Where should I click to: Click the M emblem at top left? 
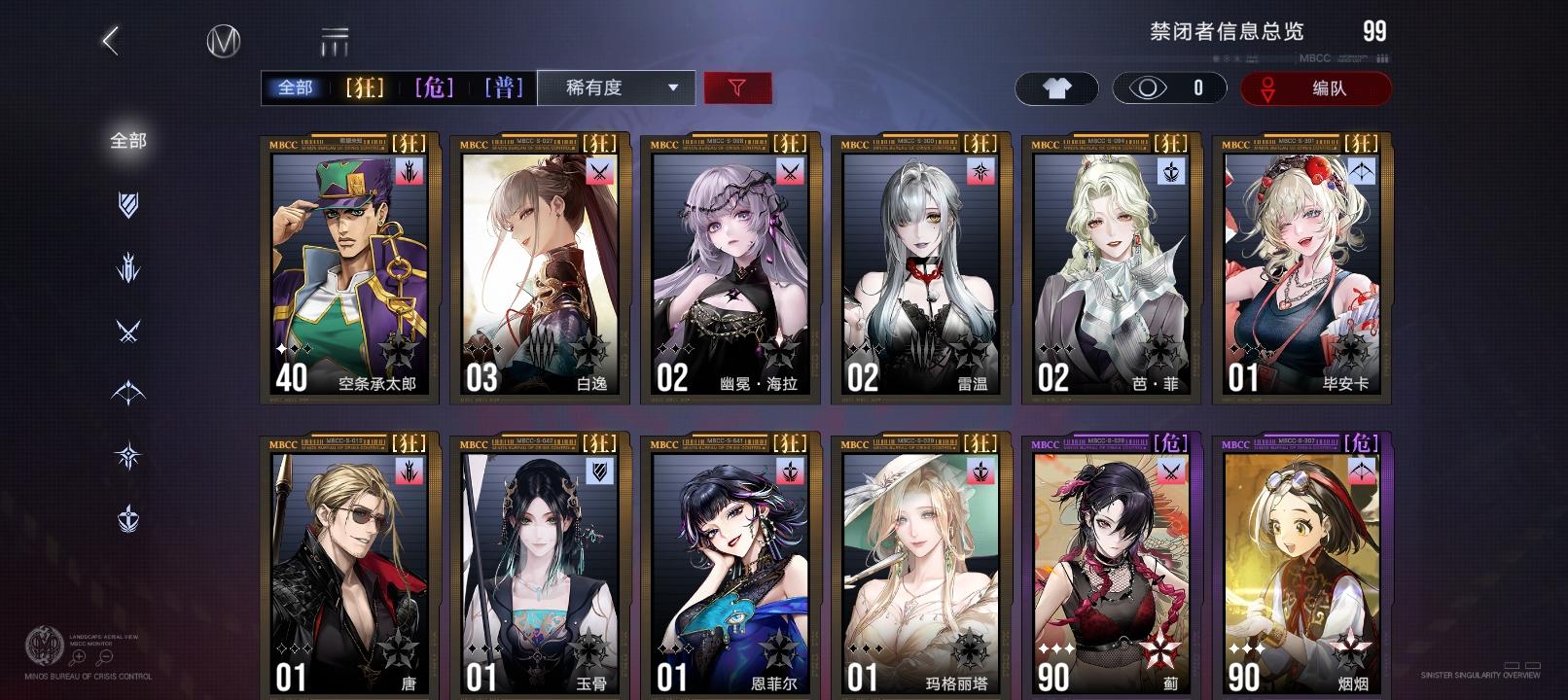tap(224, 43)
